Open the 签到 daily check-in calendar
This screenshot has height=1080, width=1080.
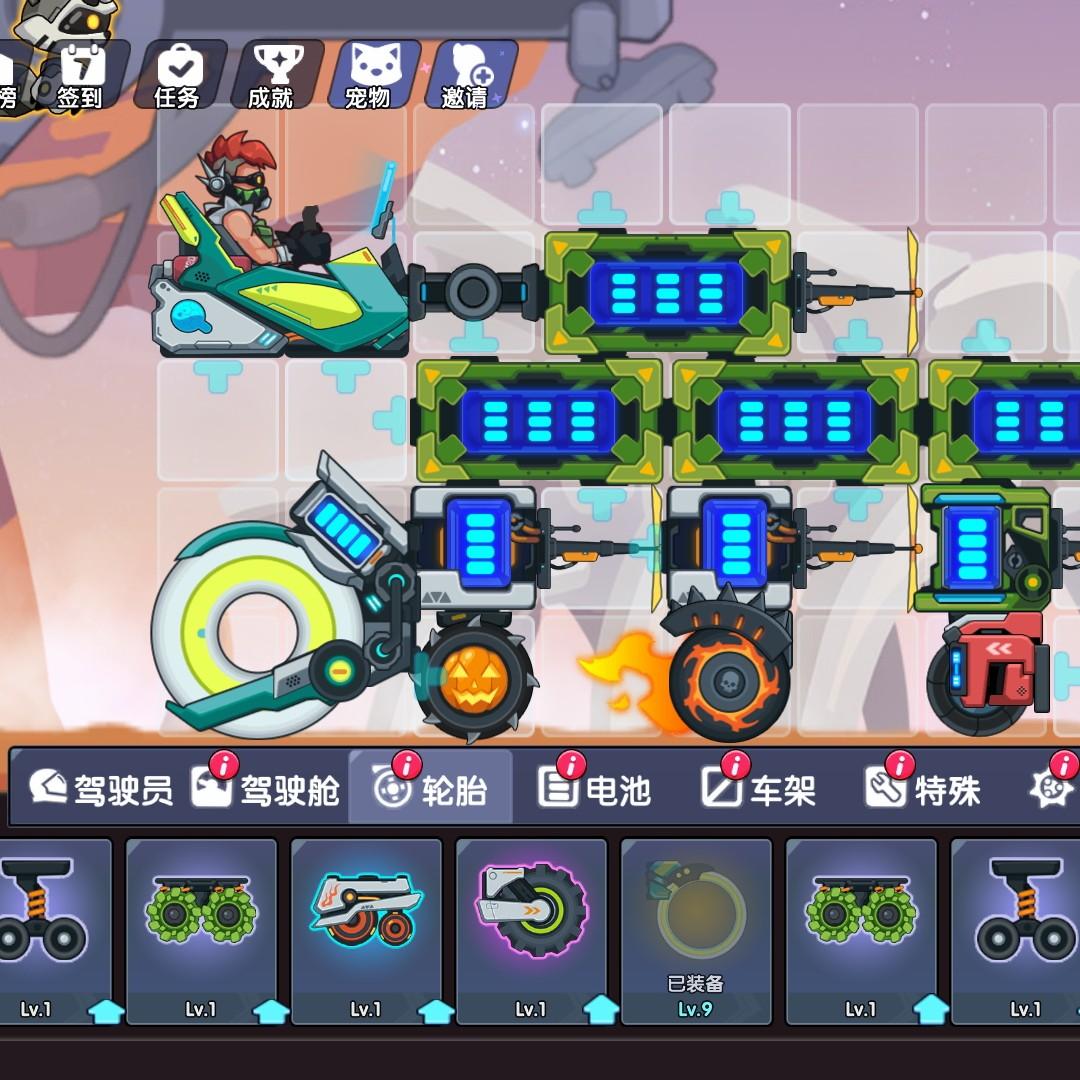coord(81,75)
